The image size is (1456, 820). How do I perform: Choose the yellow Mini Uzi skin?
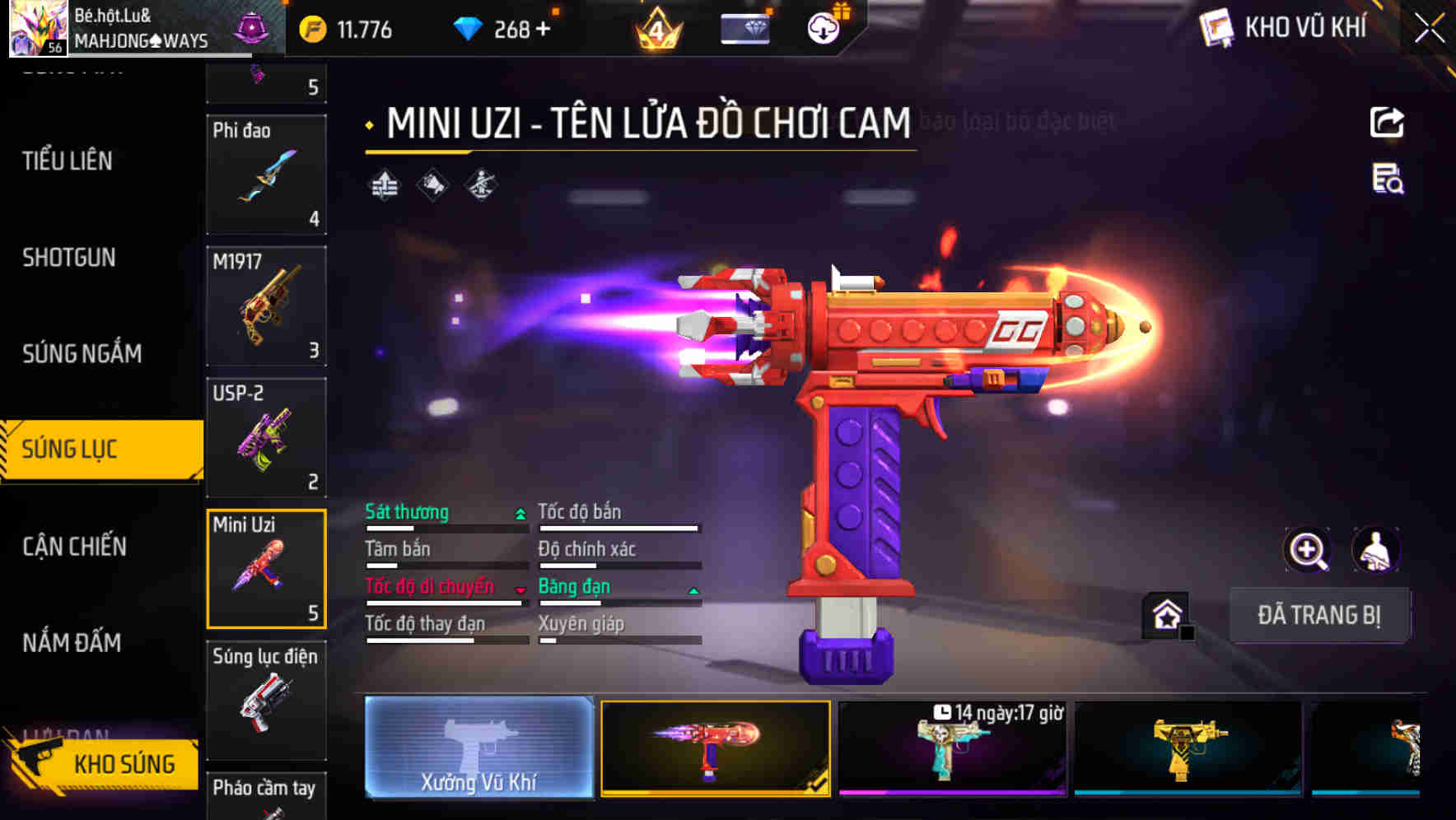tap(1188, 748)
